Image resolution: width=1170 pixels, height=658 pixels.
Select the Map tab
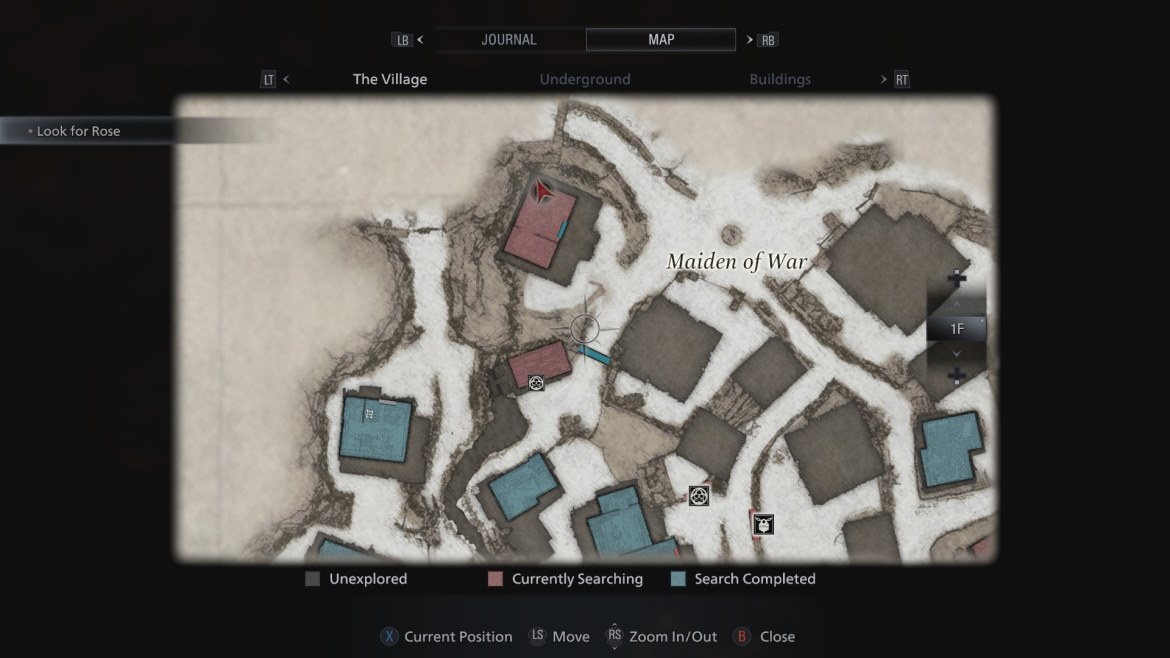[x=661, y=40]
